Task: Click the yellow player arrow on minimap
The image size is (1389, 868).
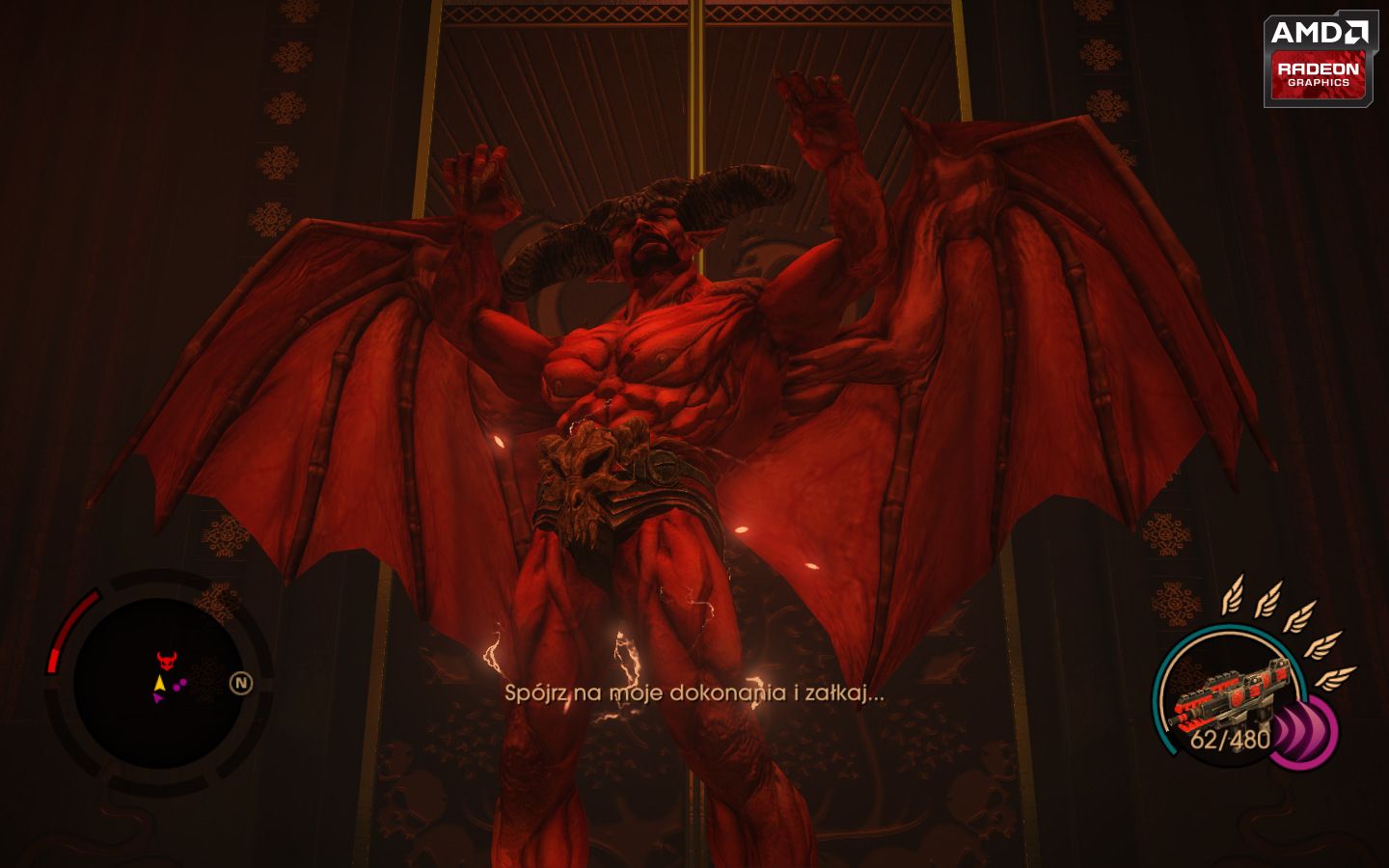Action: point(159,685)
